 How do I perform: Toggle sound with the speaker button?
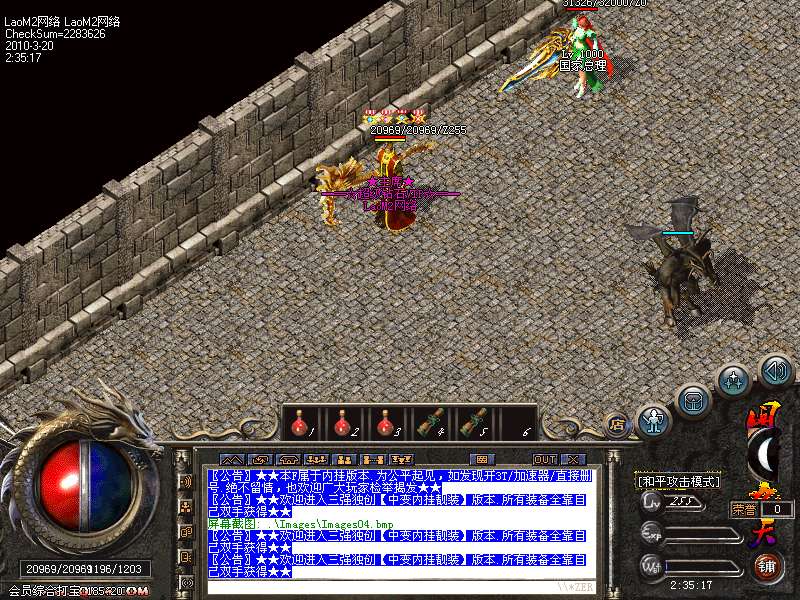pos(775,371)
